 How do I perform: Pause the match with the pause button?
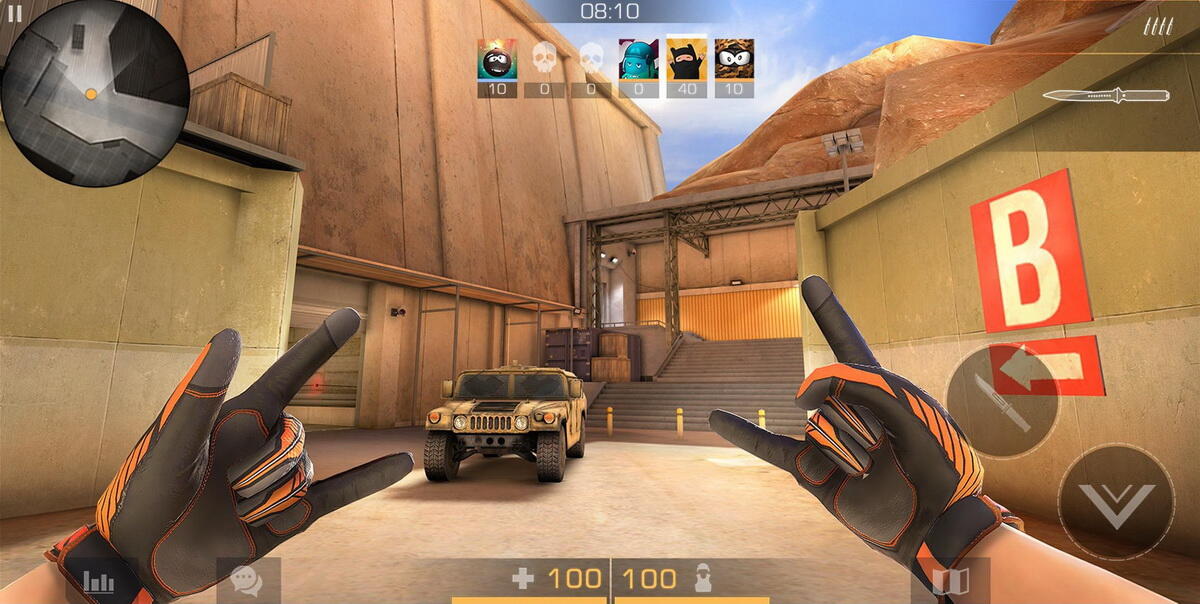[13, 13]
